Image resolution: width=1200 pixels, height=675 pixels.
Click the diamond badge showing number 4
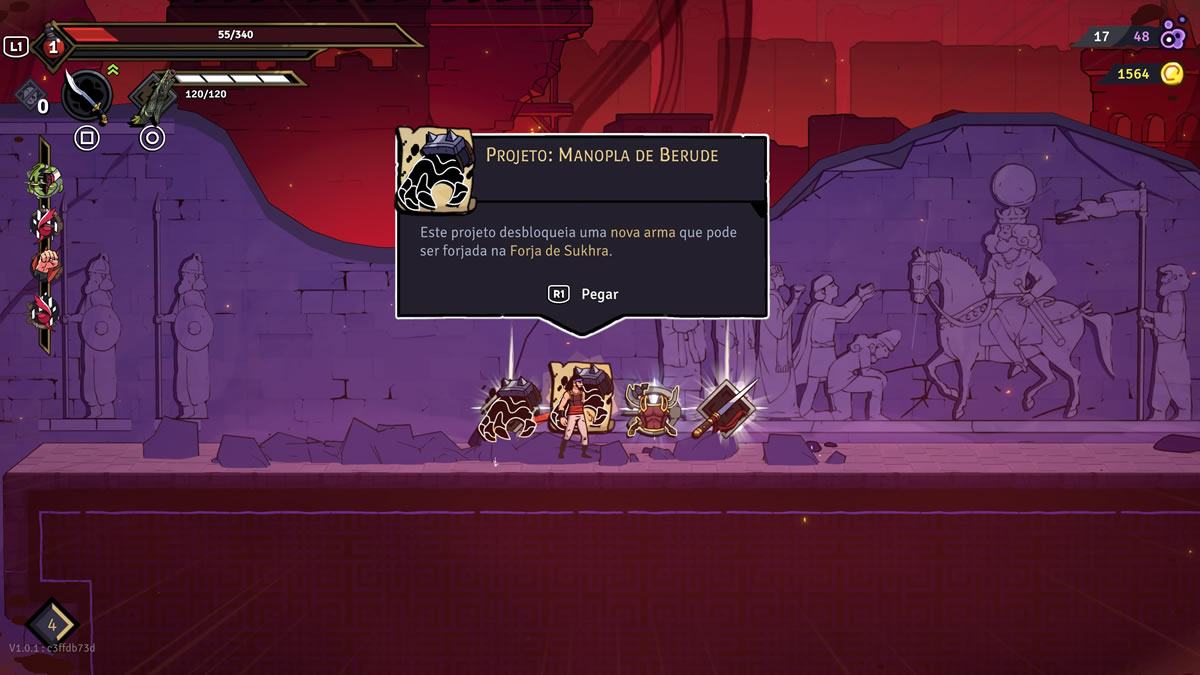tap(52, 625)
